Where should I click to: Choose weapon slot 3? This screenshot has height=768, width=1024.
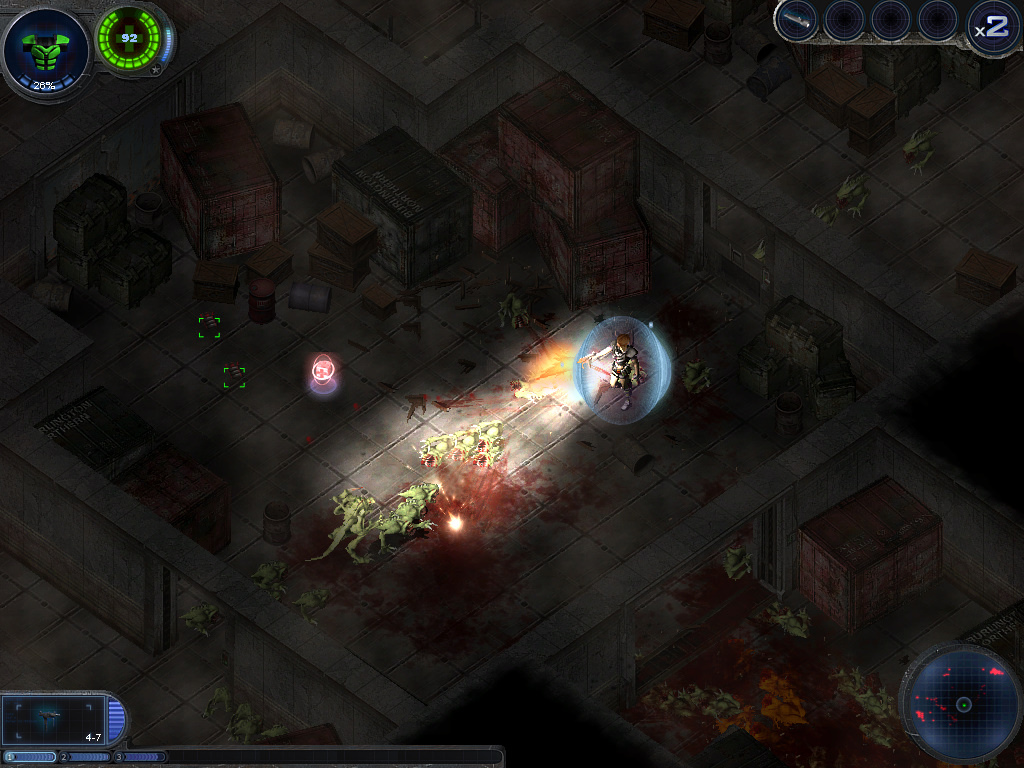(x=142, y=757)
